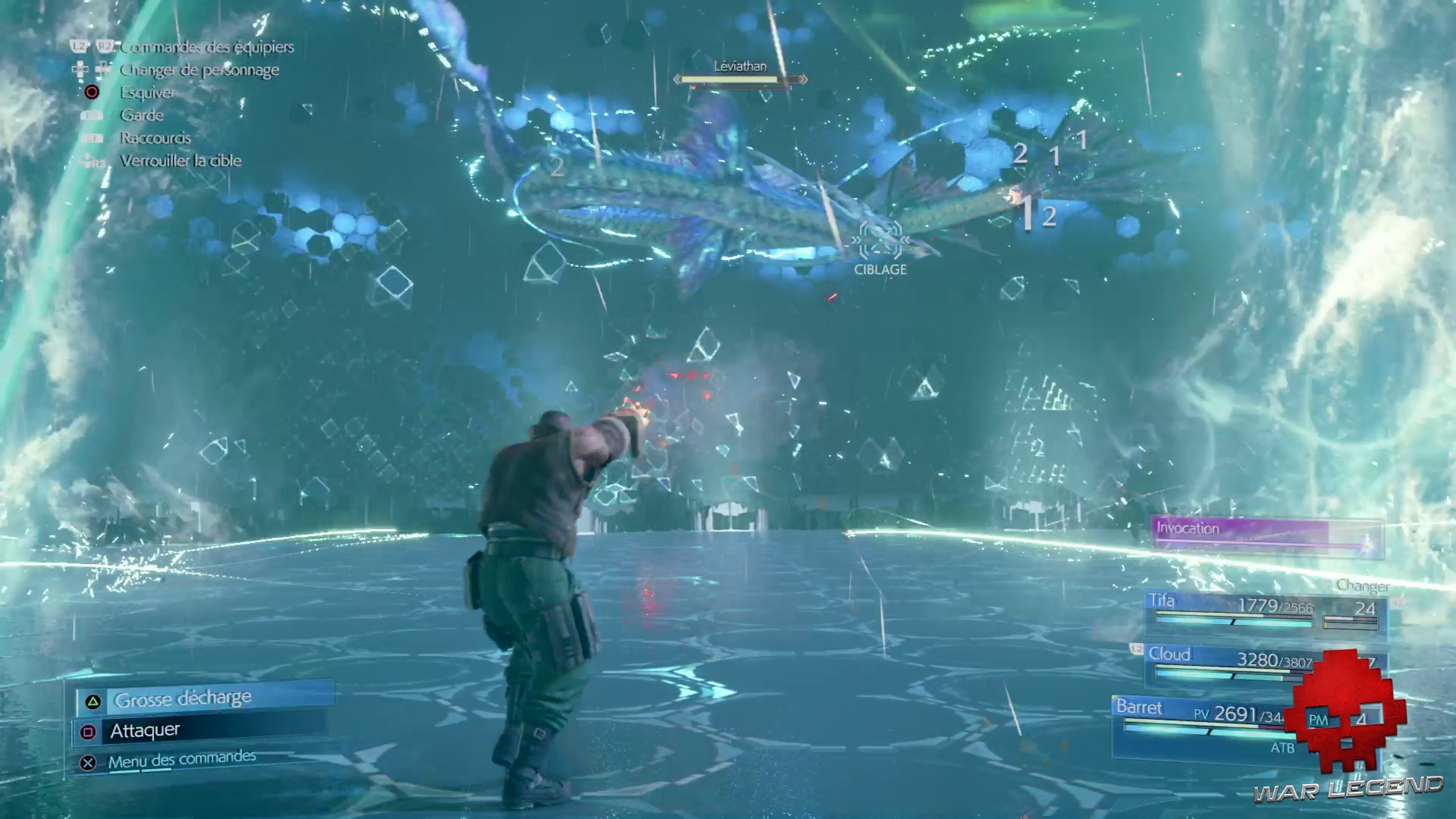Open the Commandes des équipiers entry

[207, 46]
